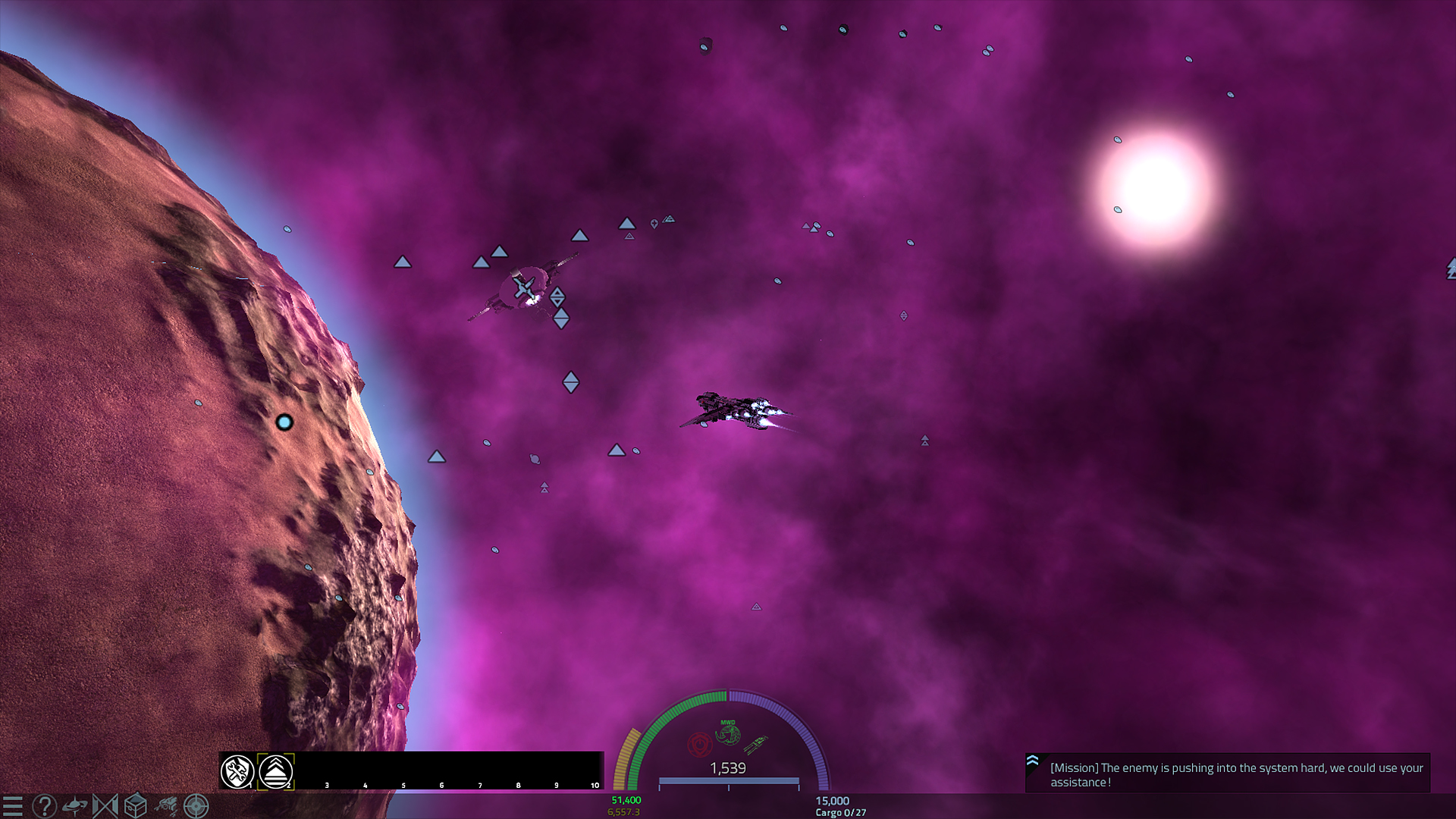Open the cargo crate inventory icon
The image size is (1456, 819).
136,807
